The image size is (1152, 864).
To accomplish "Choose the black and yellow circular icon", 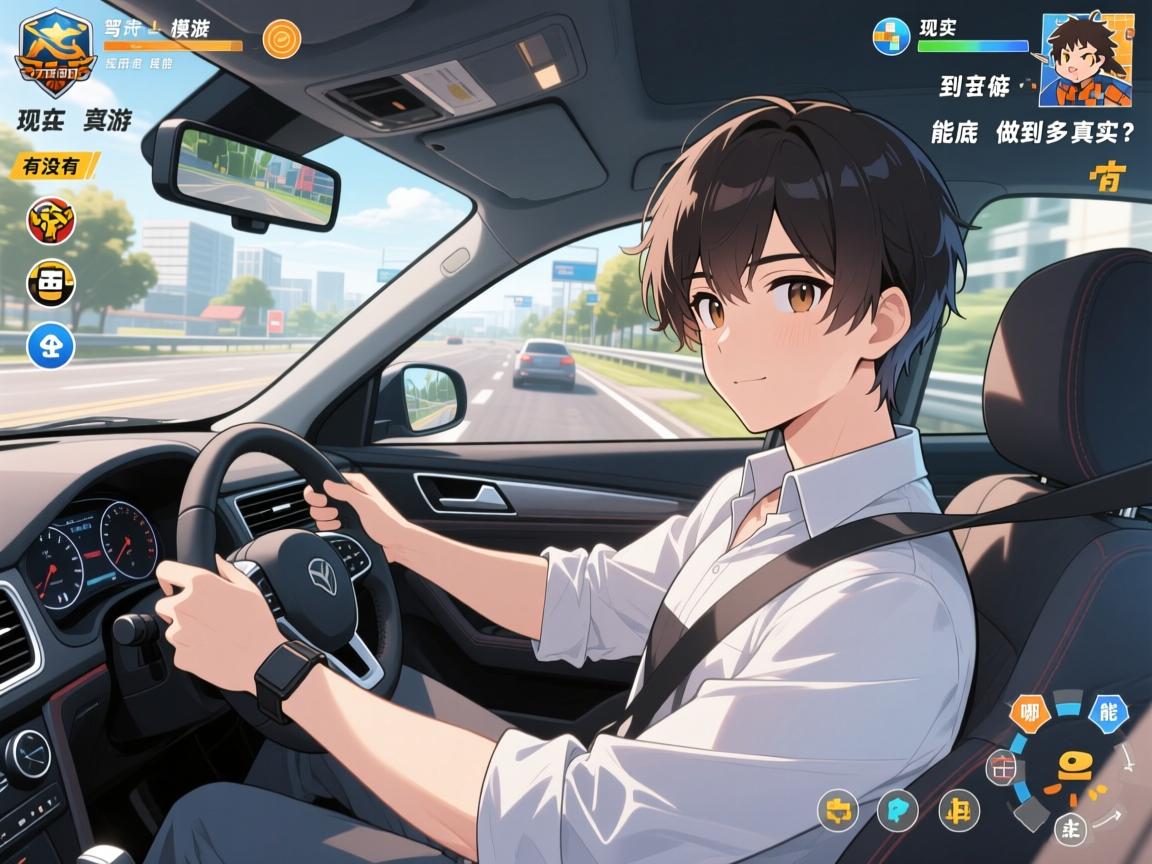I will coord(50,283).
